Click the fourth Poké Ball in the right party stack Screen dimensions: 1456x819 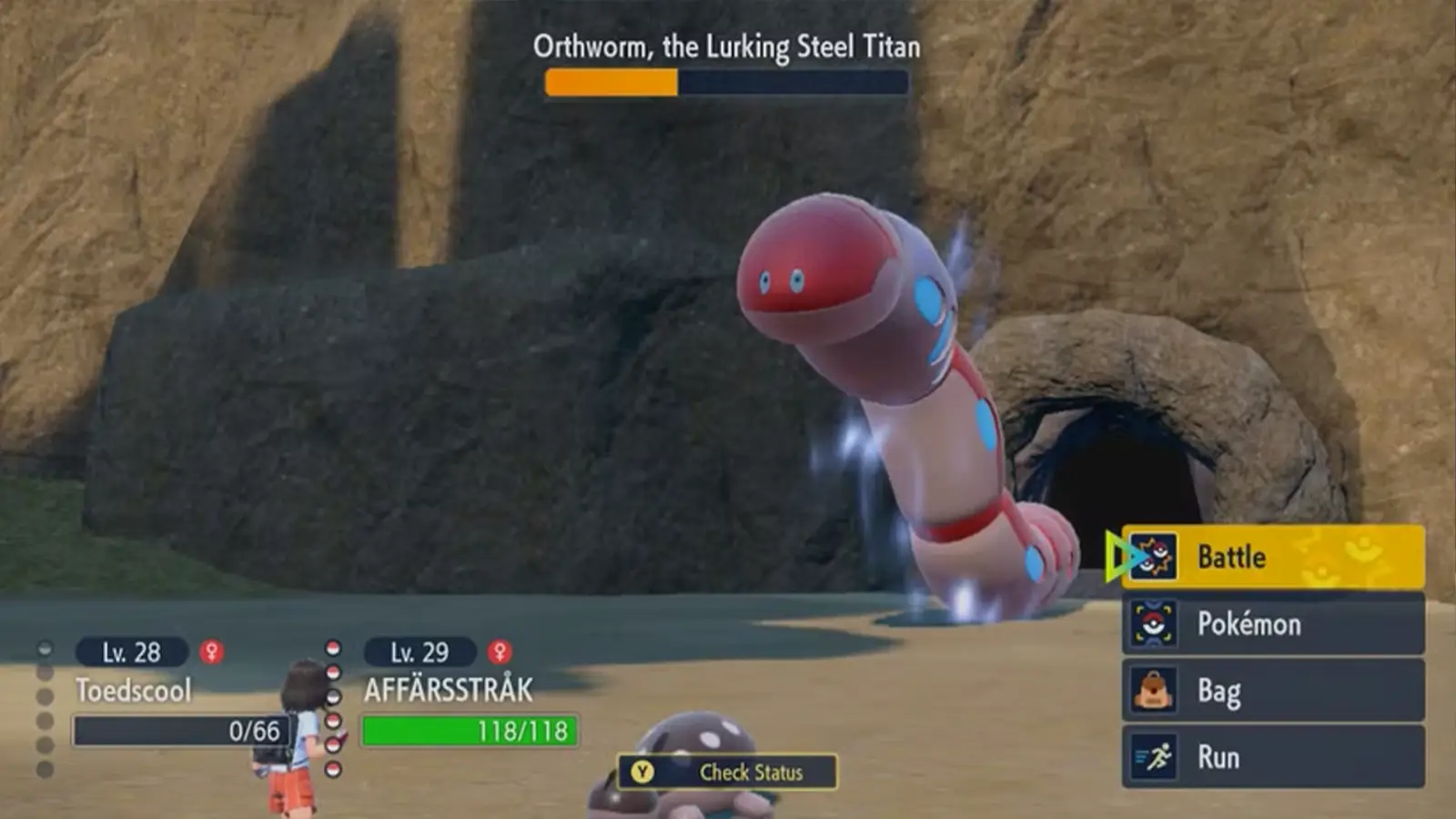pyautogui.click(x=333, y=722)
